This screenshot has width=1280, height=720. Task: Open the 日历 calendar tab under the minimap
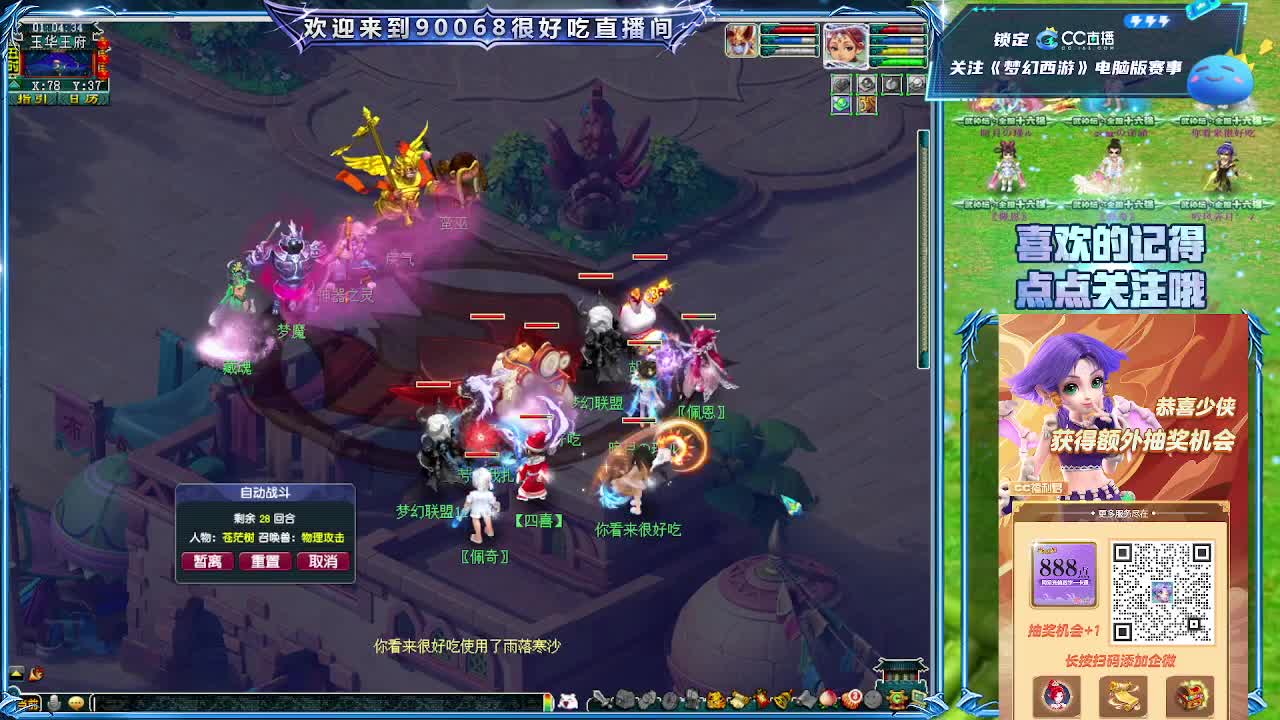coord(83,99)
